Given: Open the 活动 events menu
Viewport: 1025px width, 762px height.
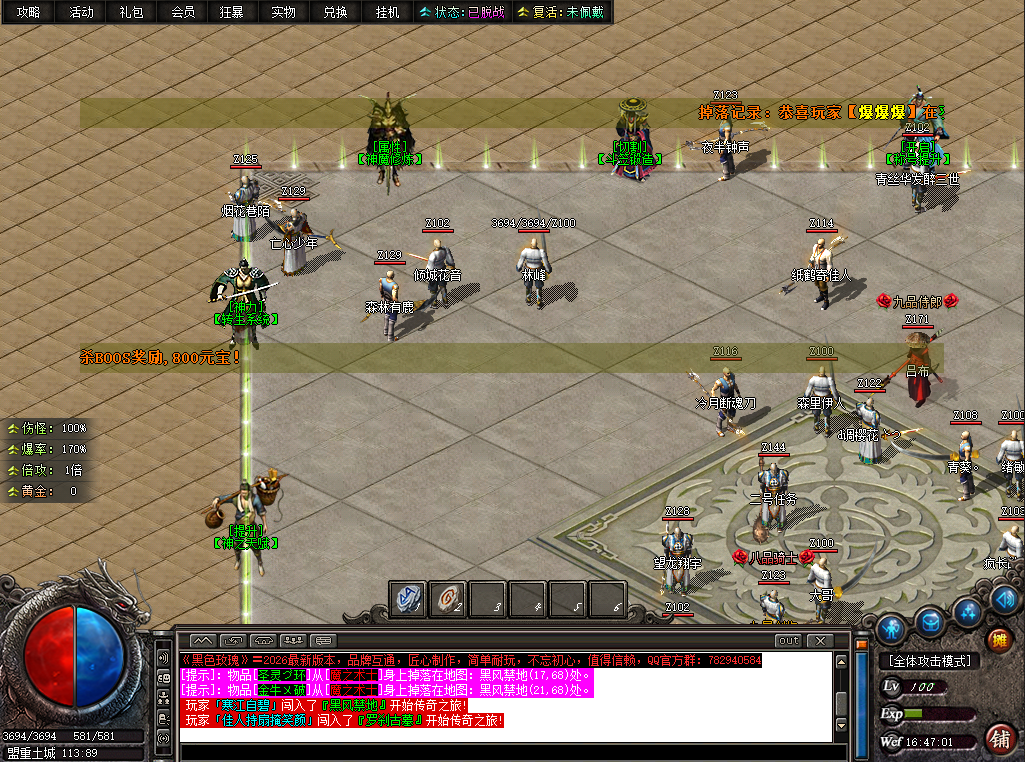Looking at the screenshot, I should pos(81,12).
